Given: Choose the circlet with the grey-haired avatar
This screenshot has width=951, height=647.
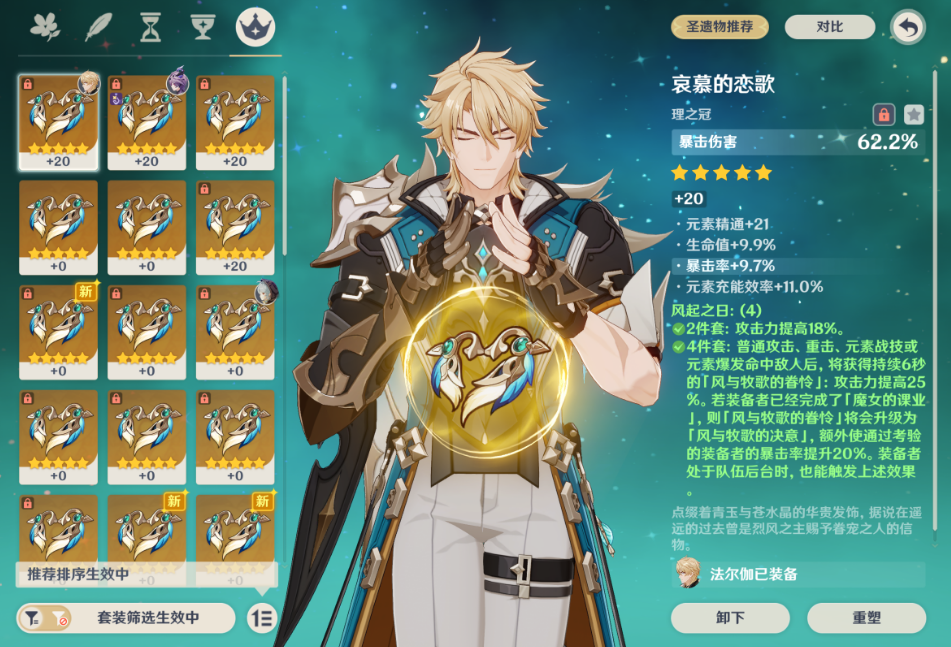Looking at the screenshot, I should coord(235,331).
